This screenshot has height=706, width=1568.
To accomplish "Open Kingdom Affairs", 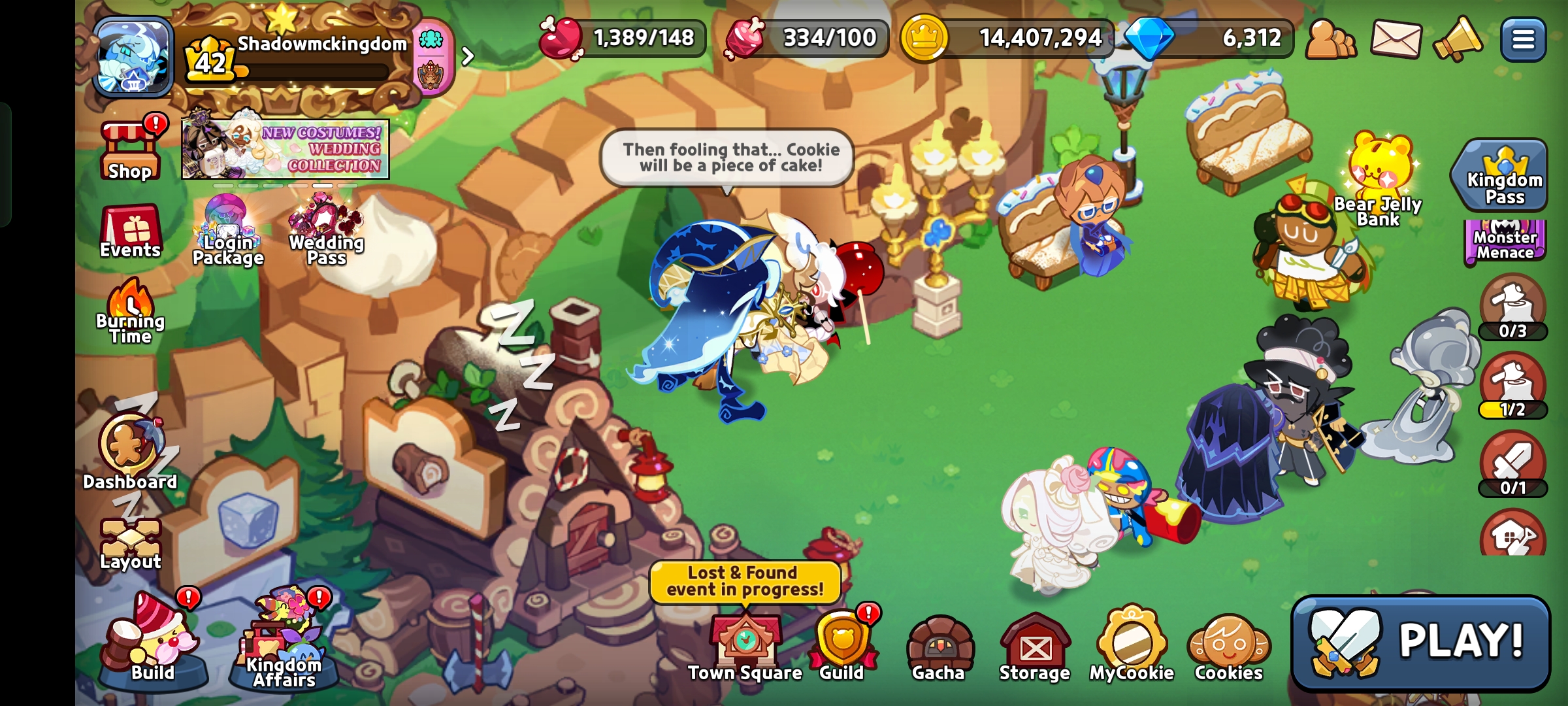I will [x=284, y=644].
